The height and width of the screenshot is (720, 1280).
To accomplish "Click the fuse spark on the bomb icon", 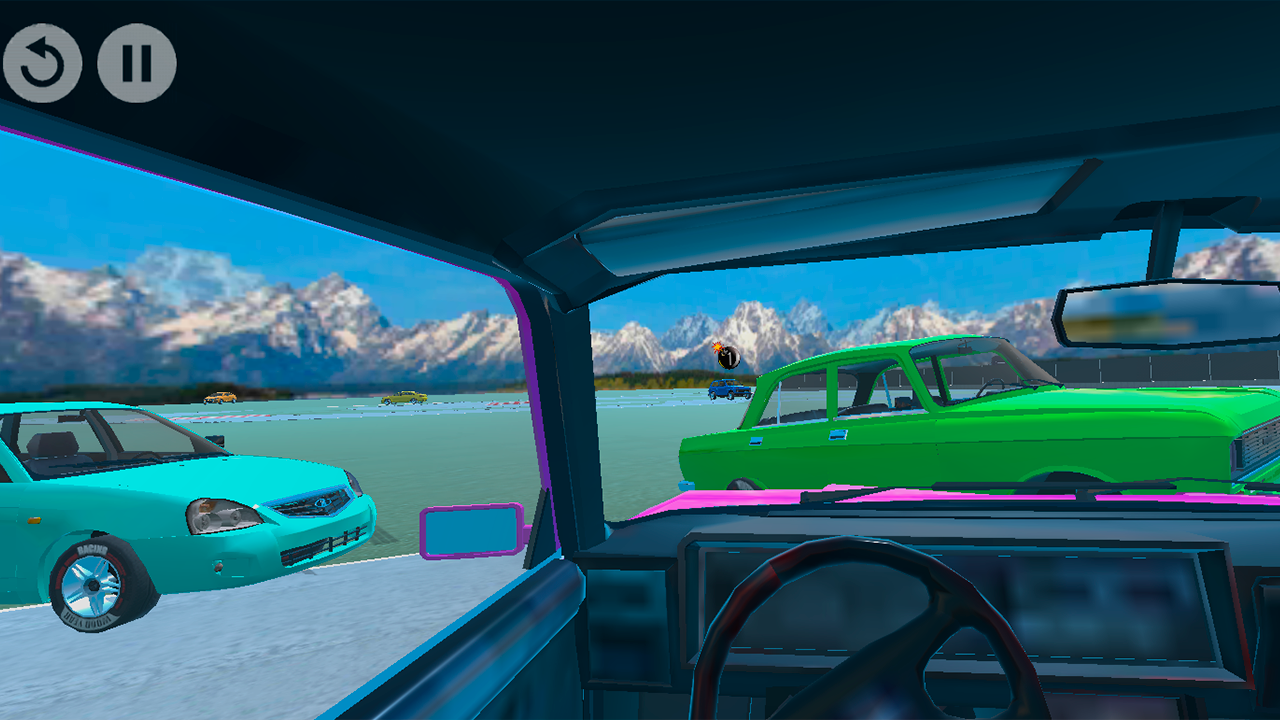I will click(x=717, y=346).
